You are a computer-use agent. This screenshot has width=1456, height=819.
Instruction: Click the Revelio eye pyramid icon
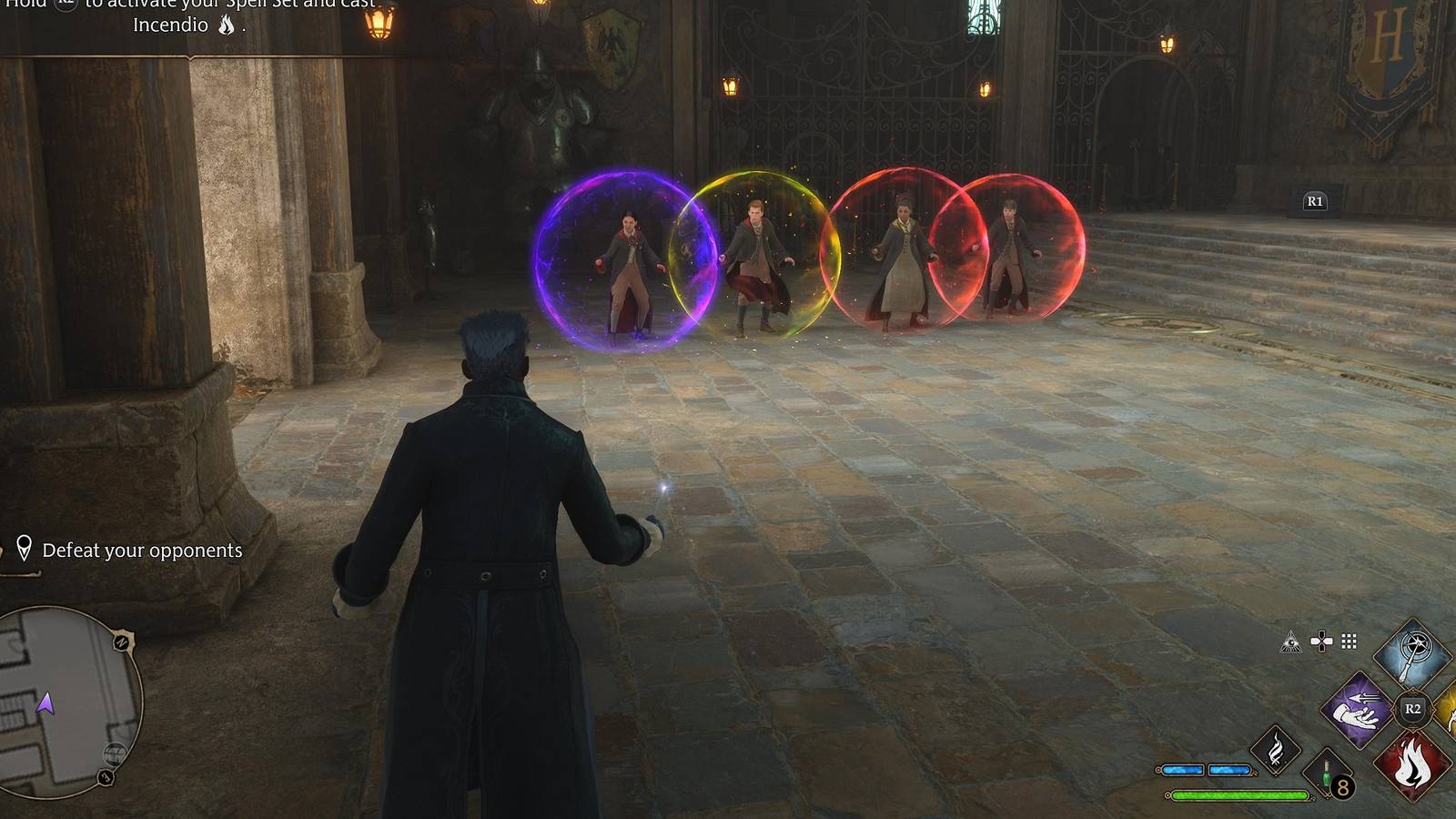(1291, 642)
